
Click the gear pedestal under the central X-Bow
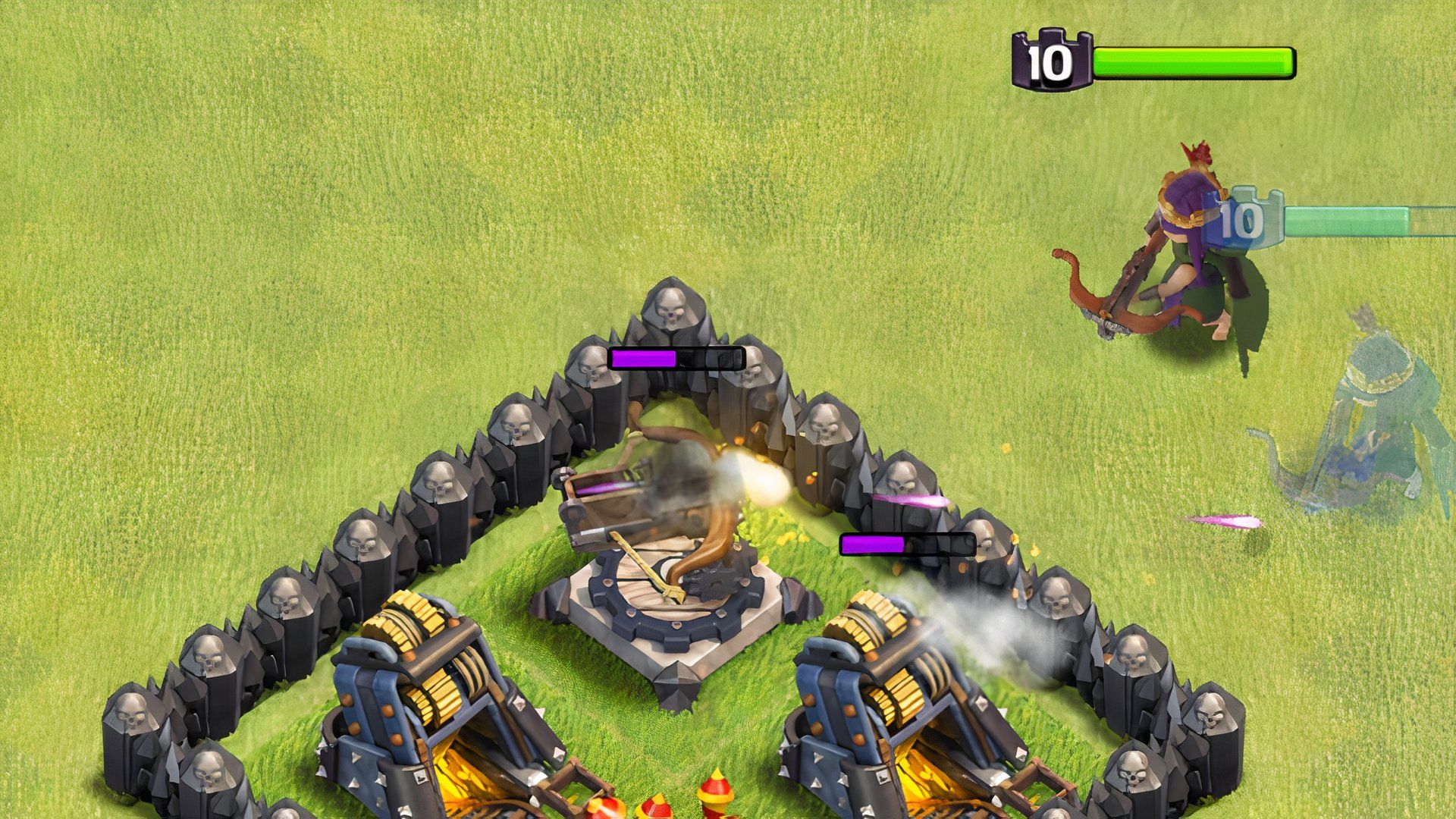pyautogui.click(x=667, y=614)
